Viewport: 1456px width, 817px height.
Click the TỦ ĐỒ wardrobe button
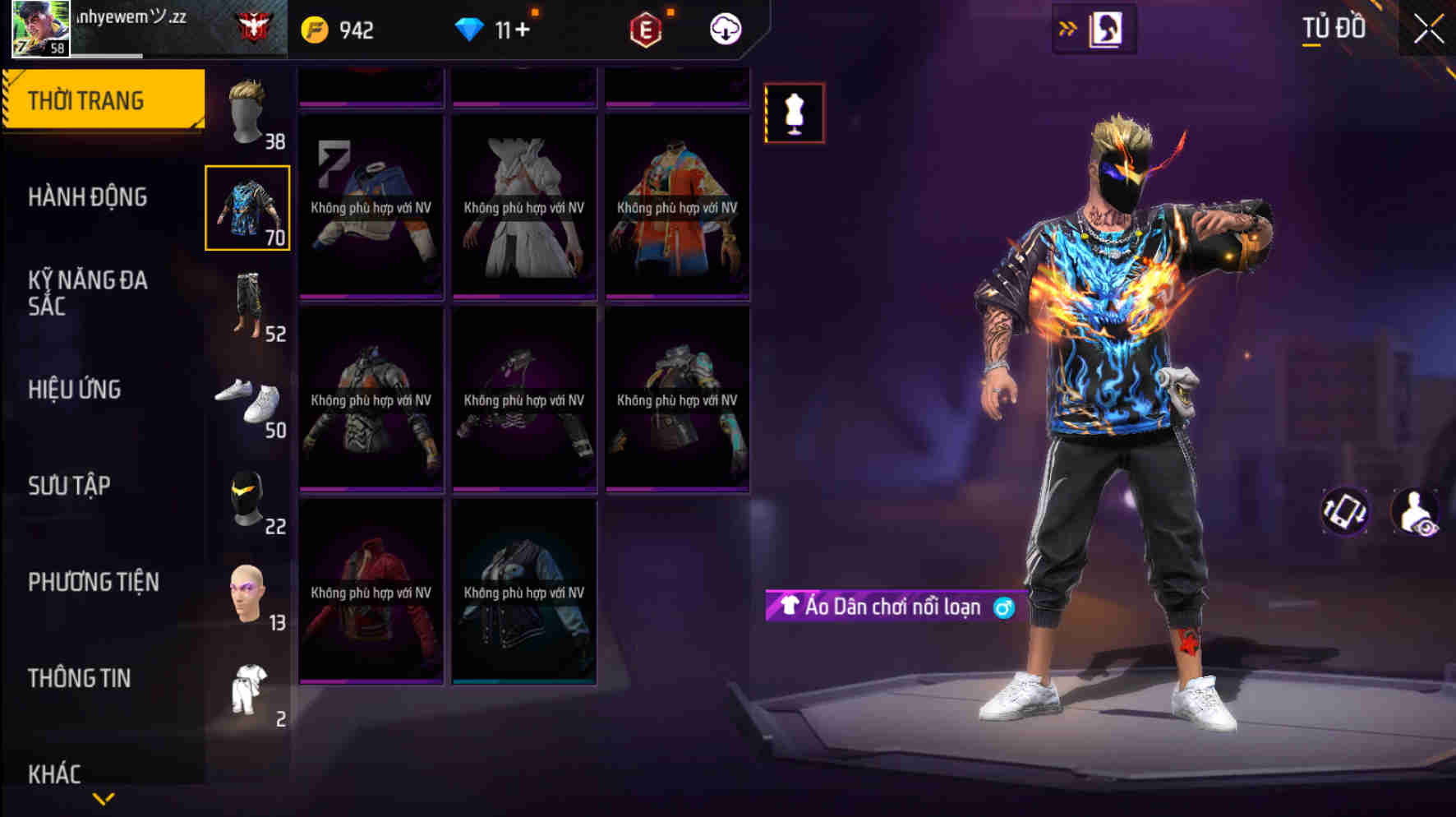1333,28
